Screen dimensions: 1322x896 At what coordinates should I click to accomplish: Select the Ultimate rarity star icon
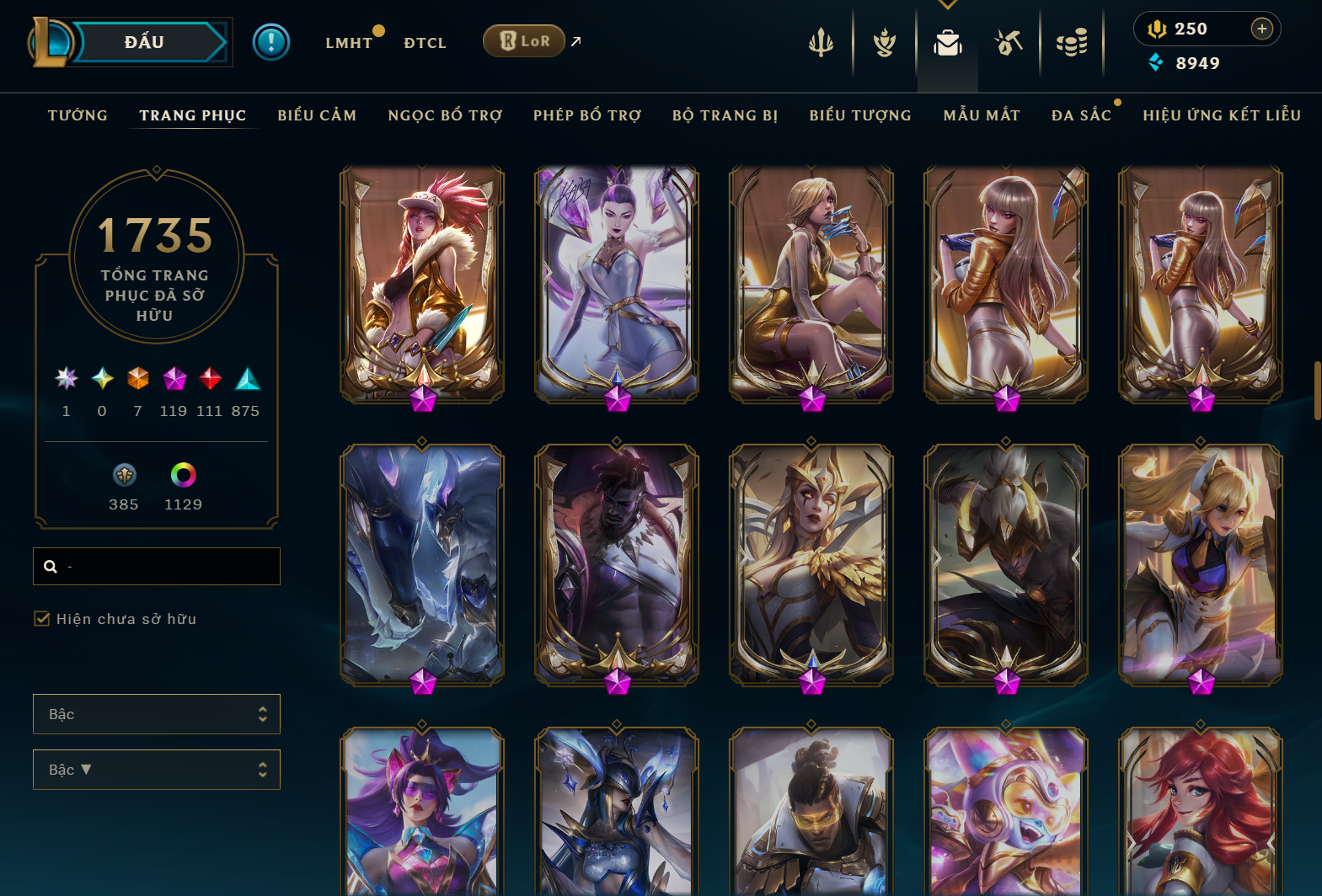coord(66,379)
